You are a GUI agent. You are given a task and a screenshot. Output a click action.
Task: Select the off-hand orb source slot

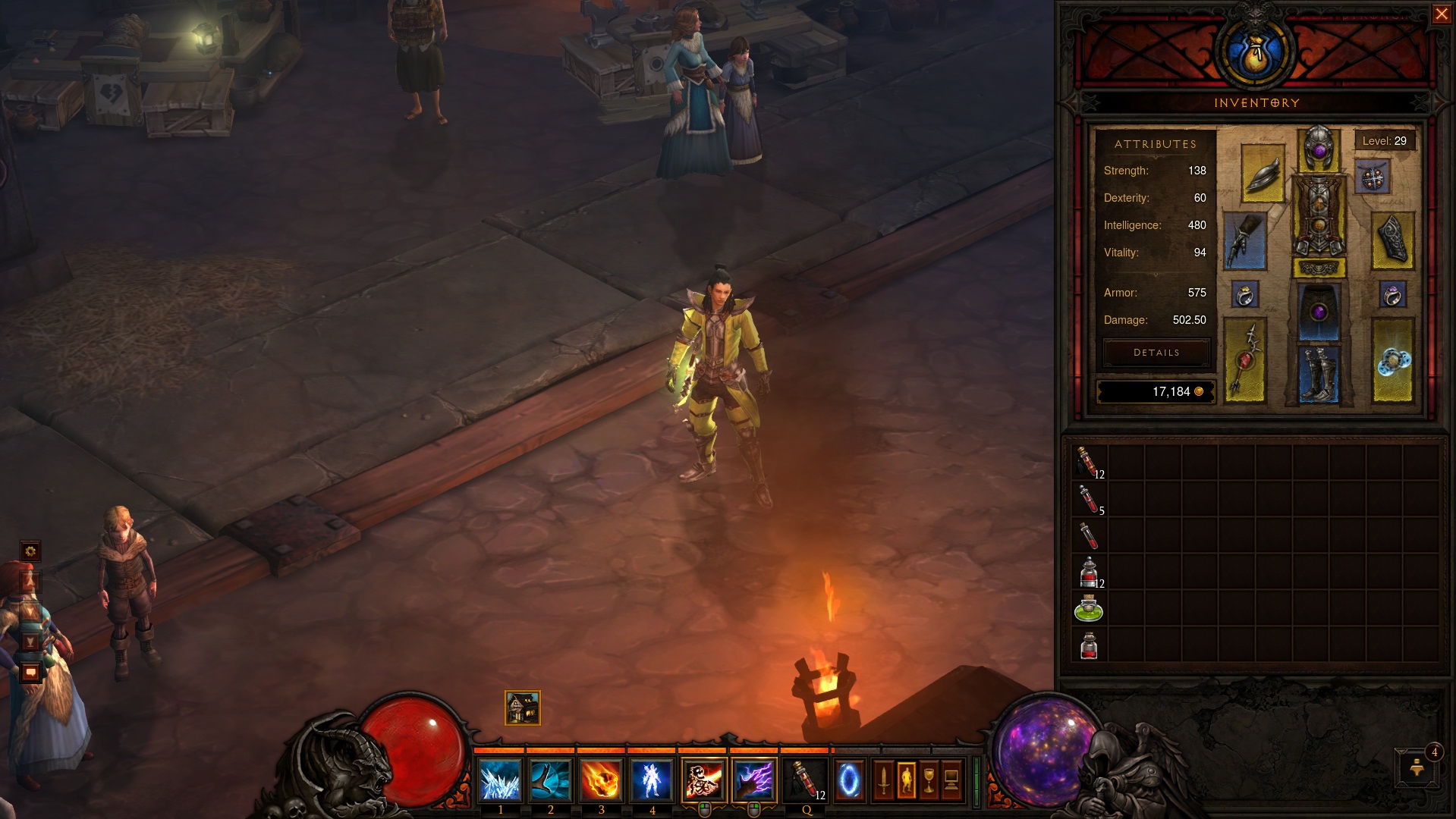coord(1392,360)
